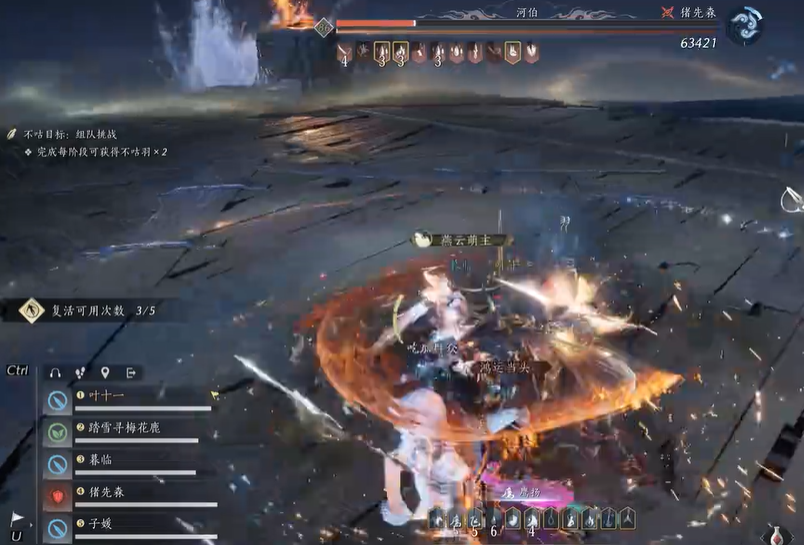Click the footprints follow icon
The image size is (804, 545).
(x=81, y=373)
